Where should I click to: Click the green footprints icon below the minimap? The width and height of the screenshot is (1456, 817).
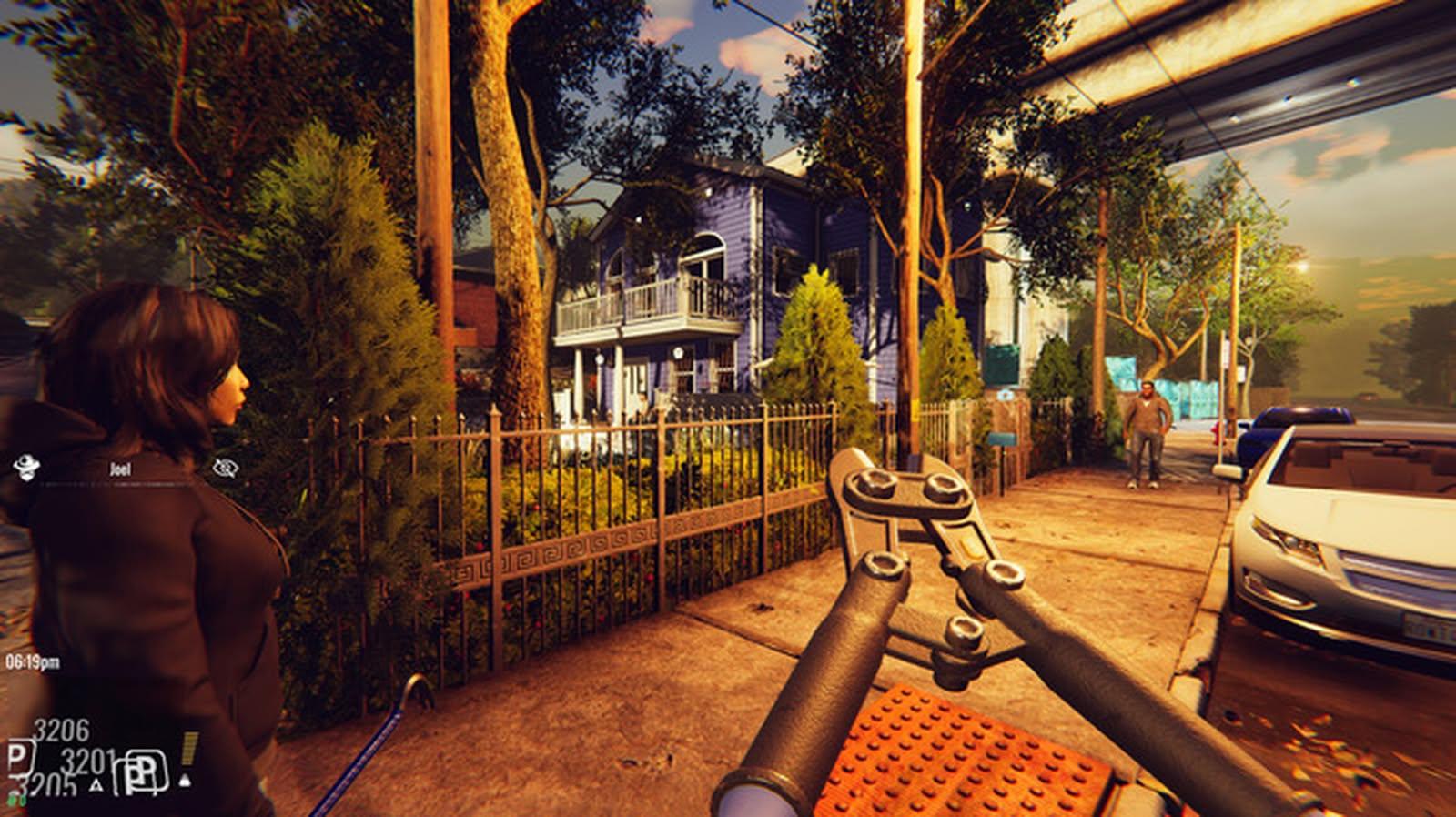(16, 801)
